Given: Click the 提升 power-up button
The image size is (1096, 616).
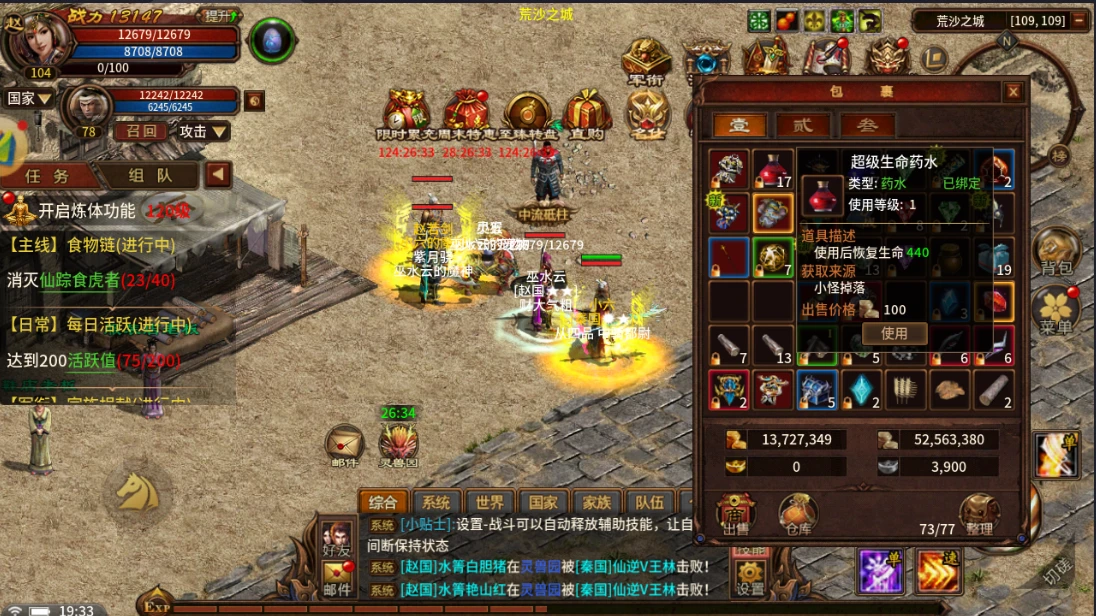Looking at the screenshot, I should click(x=218, y=16).
